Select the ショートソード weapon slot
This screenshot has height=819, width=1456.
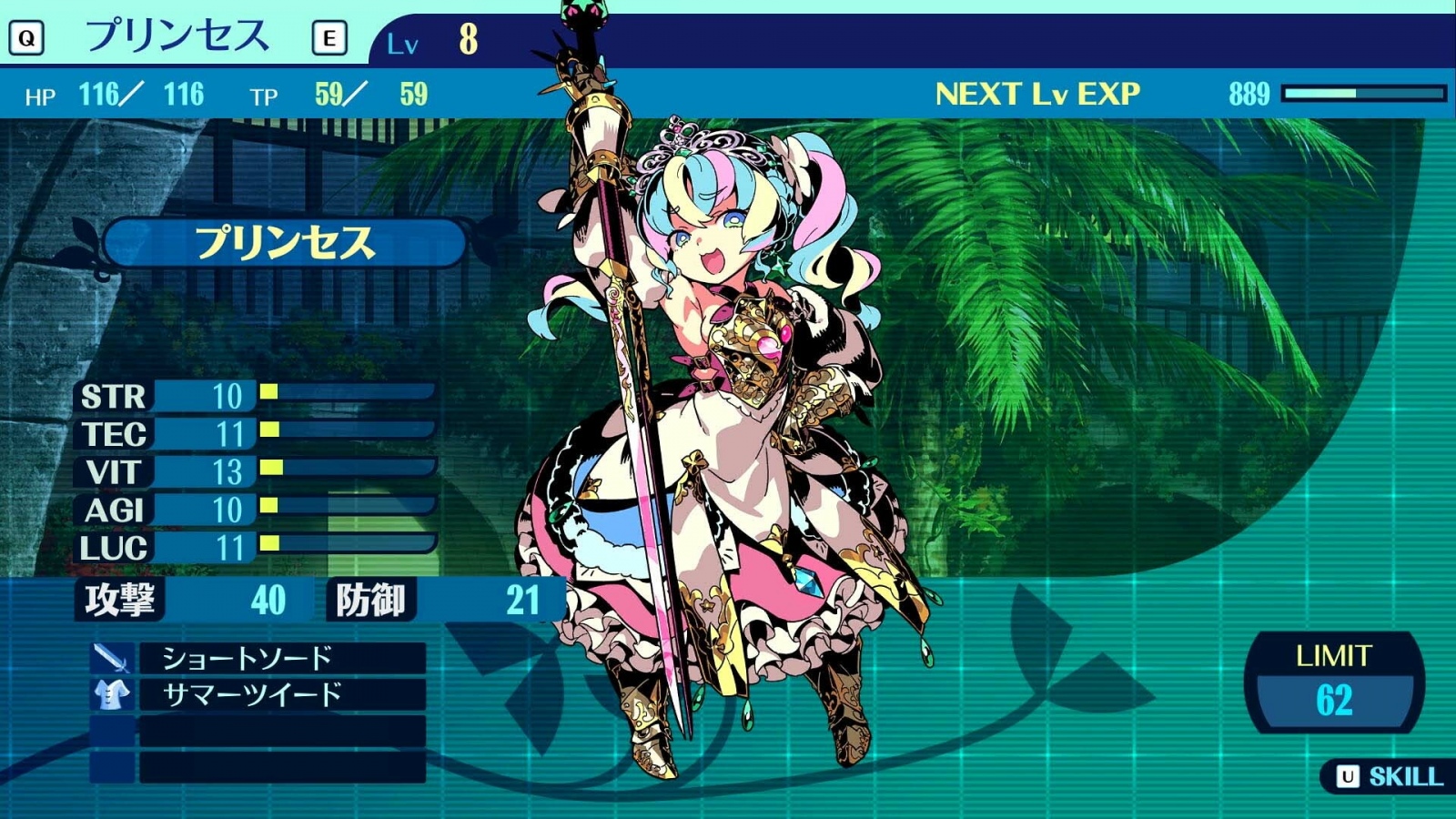pos(282,658)
